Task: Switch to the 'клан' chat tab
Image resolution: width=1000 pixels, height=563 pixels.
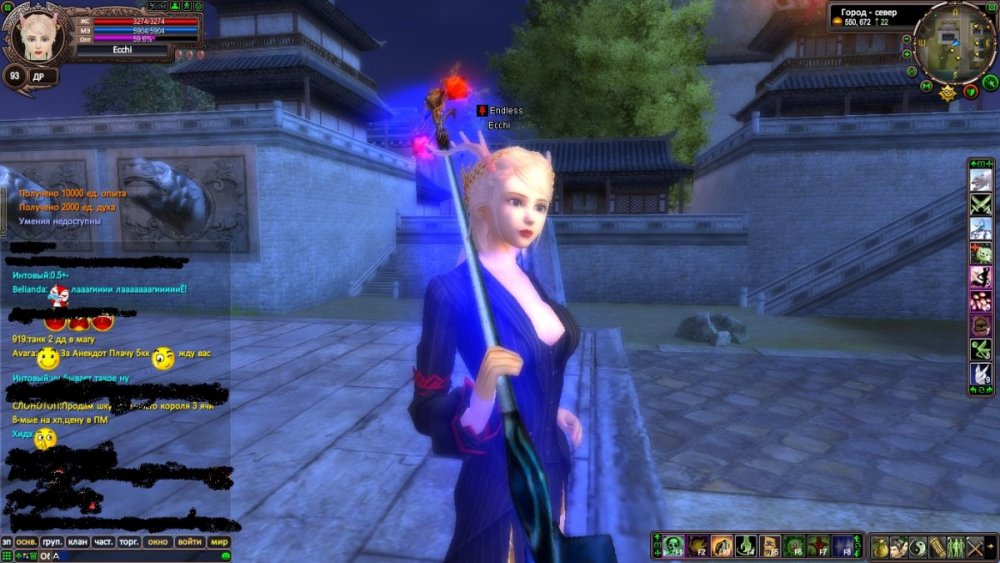Action: (77, 542)
